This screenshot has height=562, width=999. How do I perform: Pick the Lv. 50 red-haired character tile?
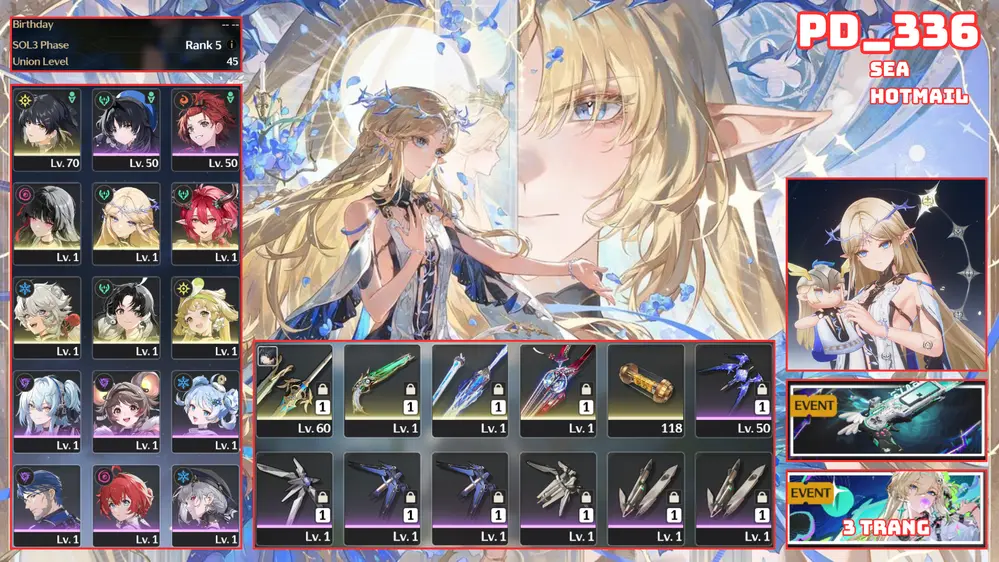205,129
